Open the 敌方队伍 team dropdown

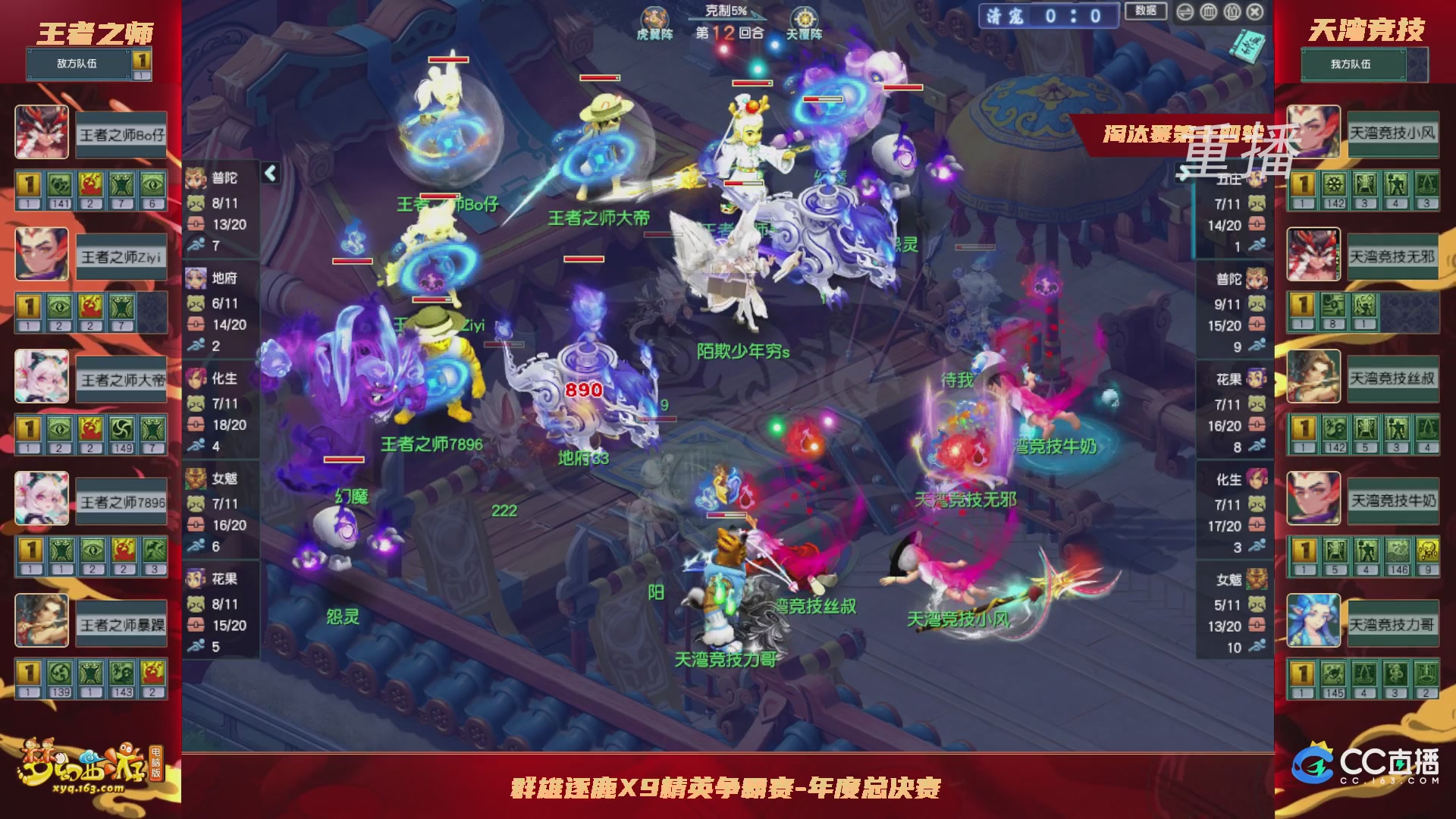click(x=78, y=64)
